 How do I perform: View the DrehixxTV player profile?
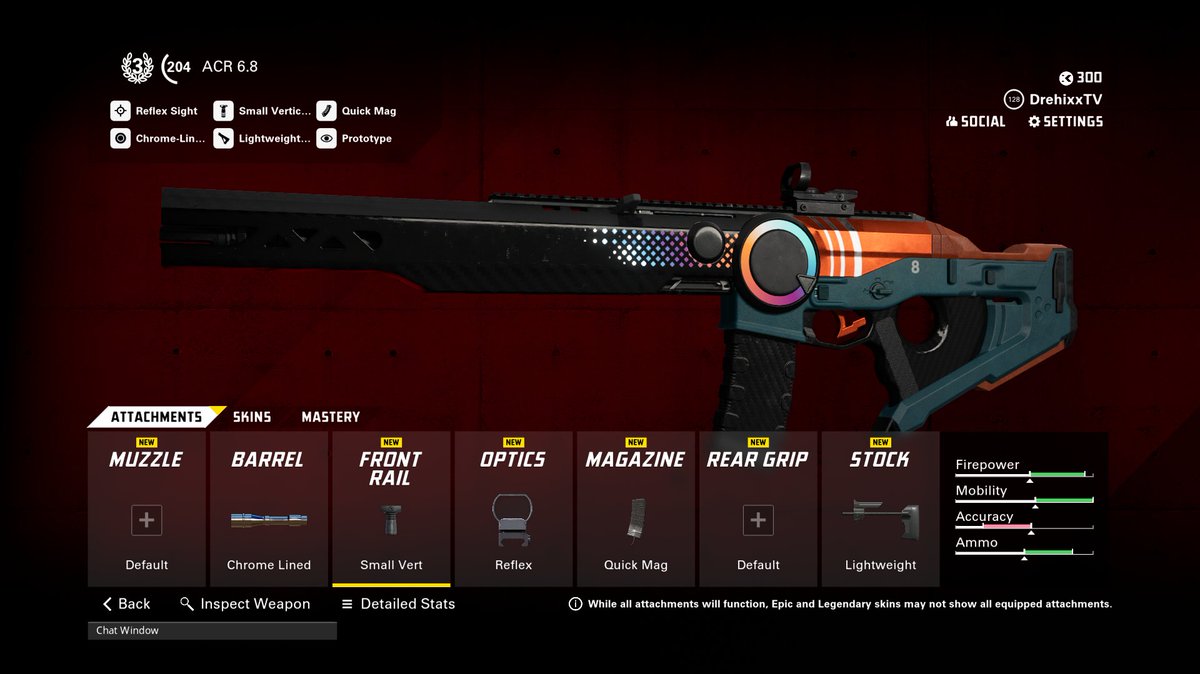click(1053, 99)
